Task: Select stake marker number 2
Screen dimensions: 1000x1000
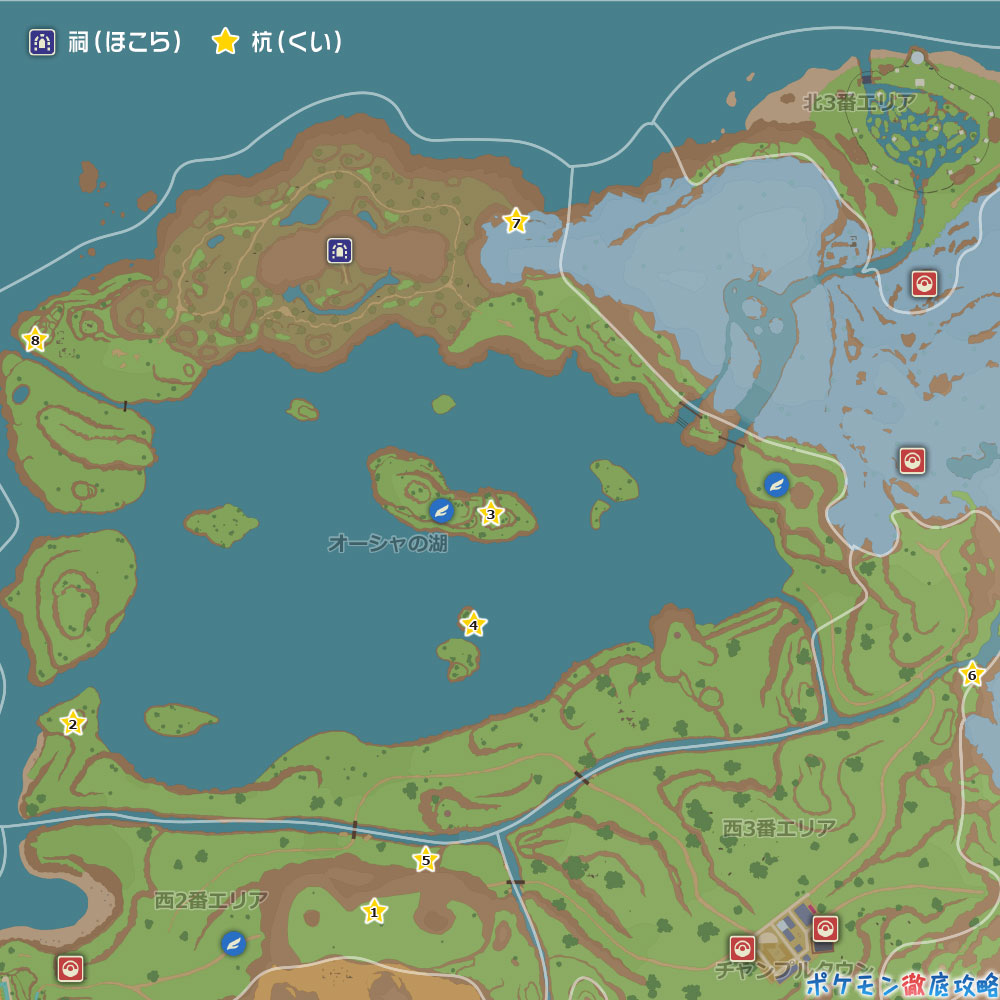Action: click(x=72, y=723)
